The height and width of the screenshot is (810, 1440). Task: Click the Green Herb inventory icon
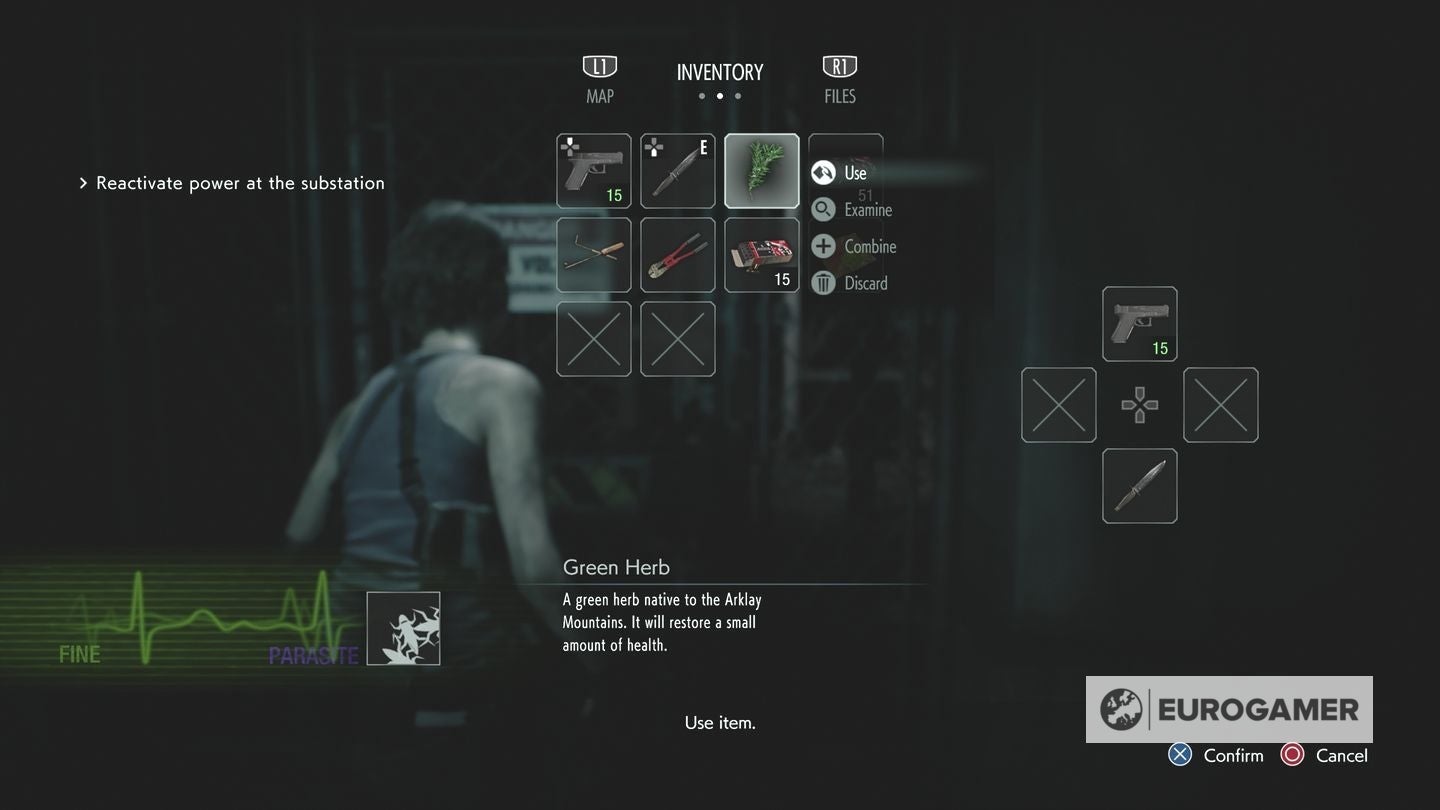[x=761, y=170]
